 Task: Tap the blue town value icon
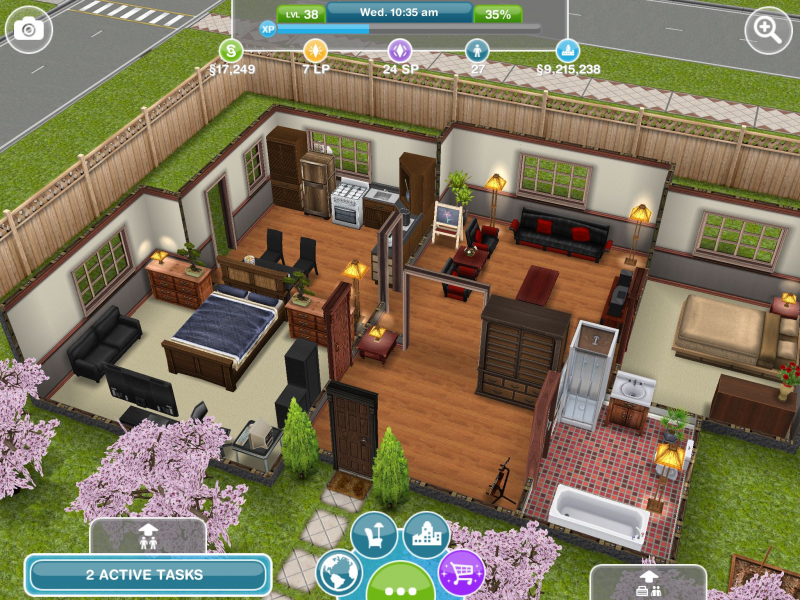click(x=568, y=49)
